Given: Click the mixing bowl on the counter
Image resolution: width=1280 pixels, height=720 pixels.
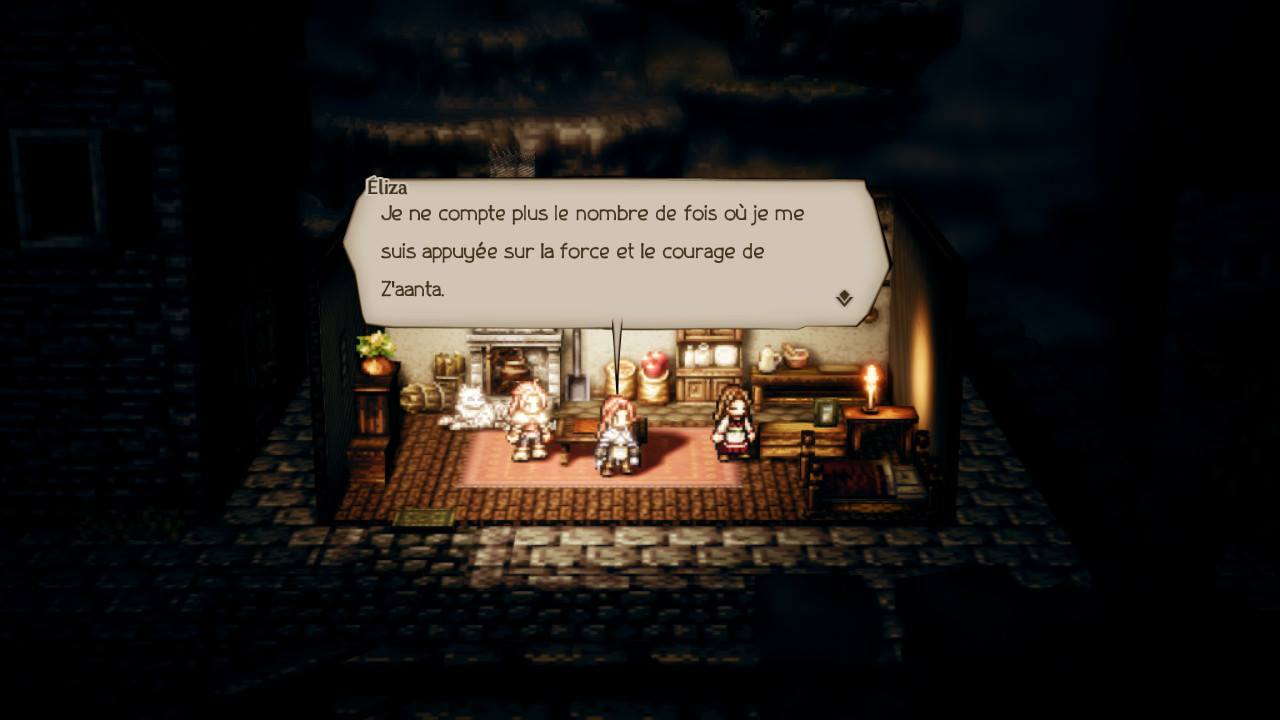Looking at the screenshot, I should click(x=795, y=364).
